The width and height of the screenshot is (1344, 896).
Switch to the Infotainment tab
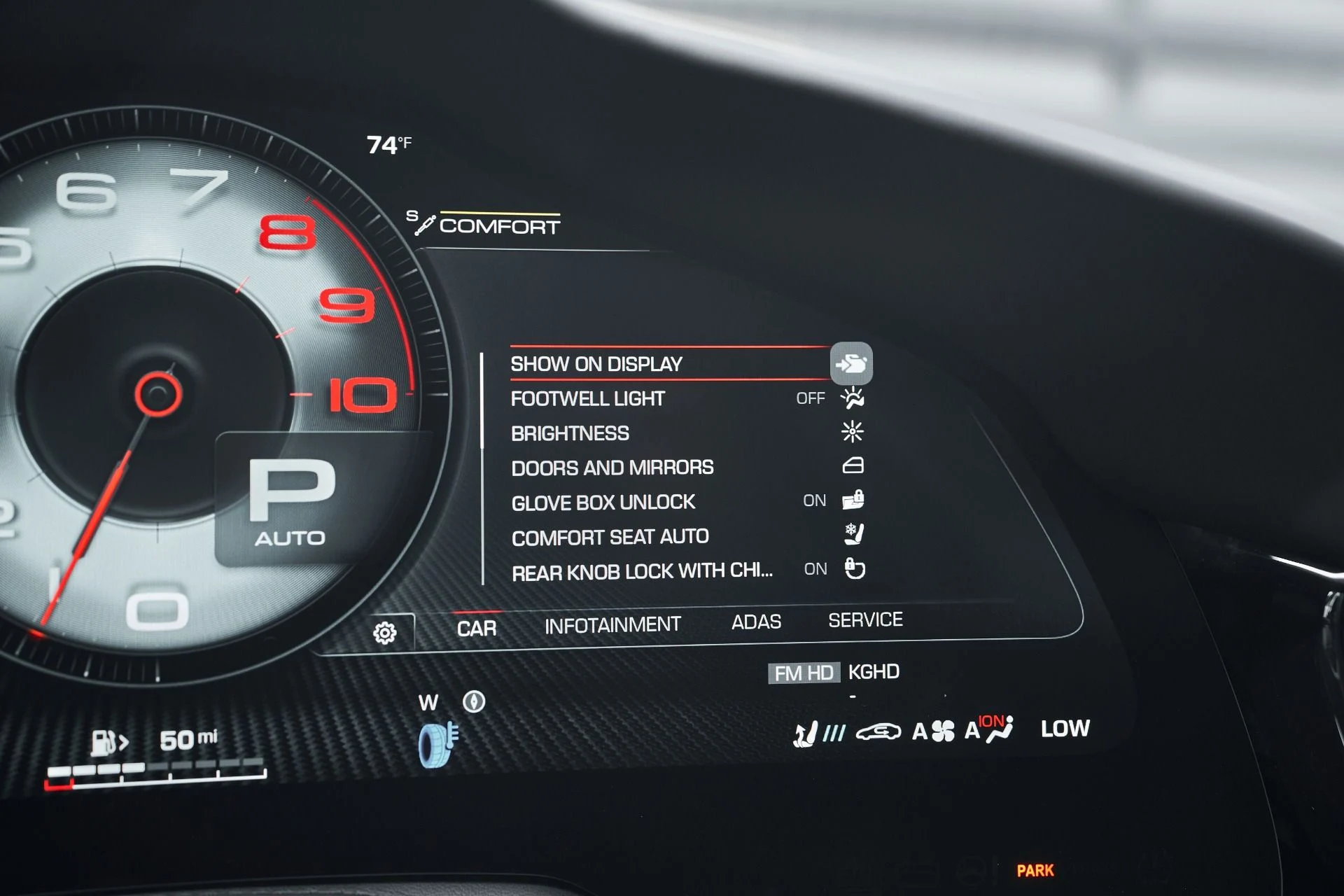[x=612, y=624]
